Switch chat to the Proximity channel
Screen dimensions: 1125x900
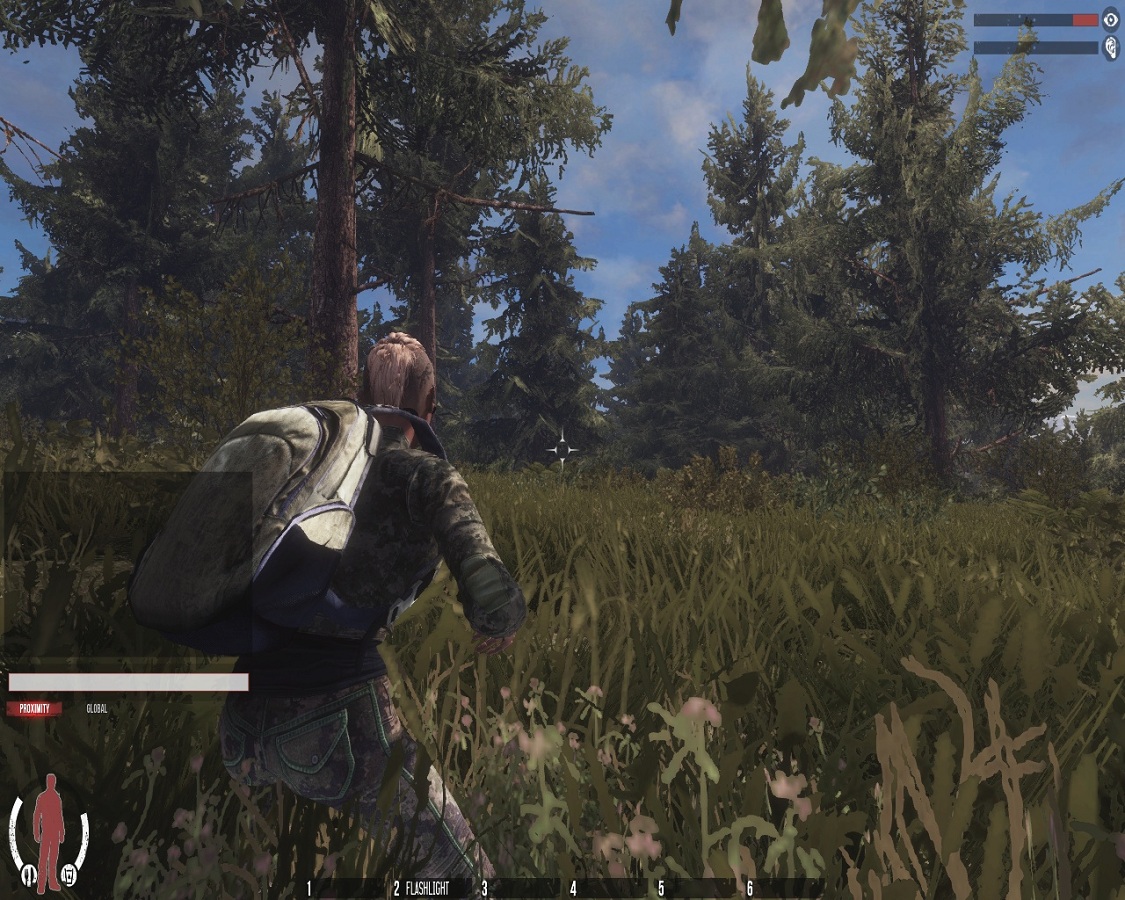pyautogui.click(x=34, y=709)
